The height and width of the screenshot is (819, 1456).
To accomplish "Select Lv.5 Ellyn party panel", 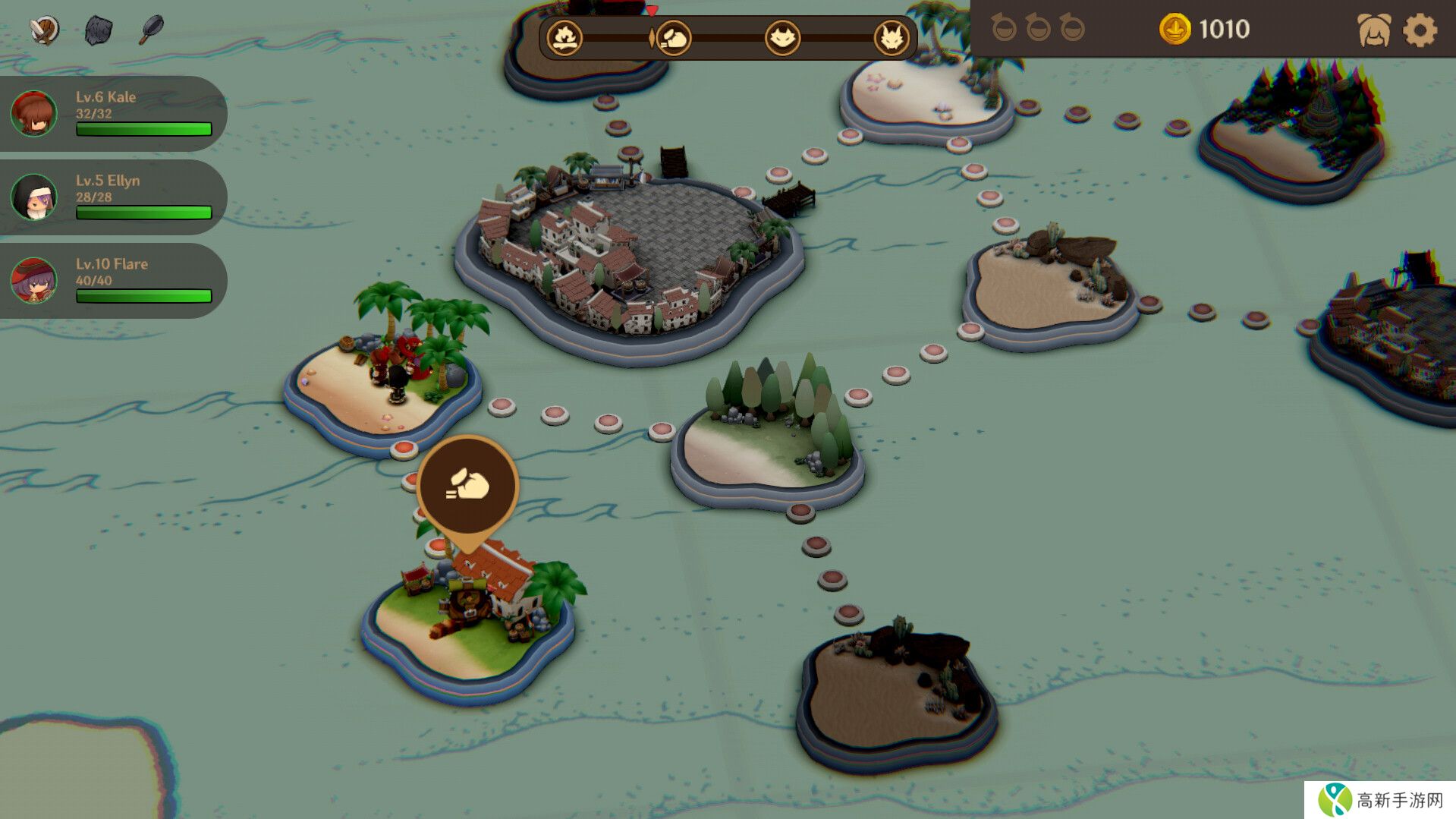I will (112, 197).
